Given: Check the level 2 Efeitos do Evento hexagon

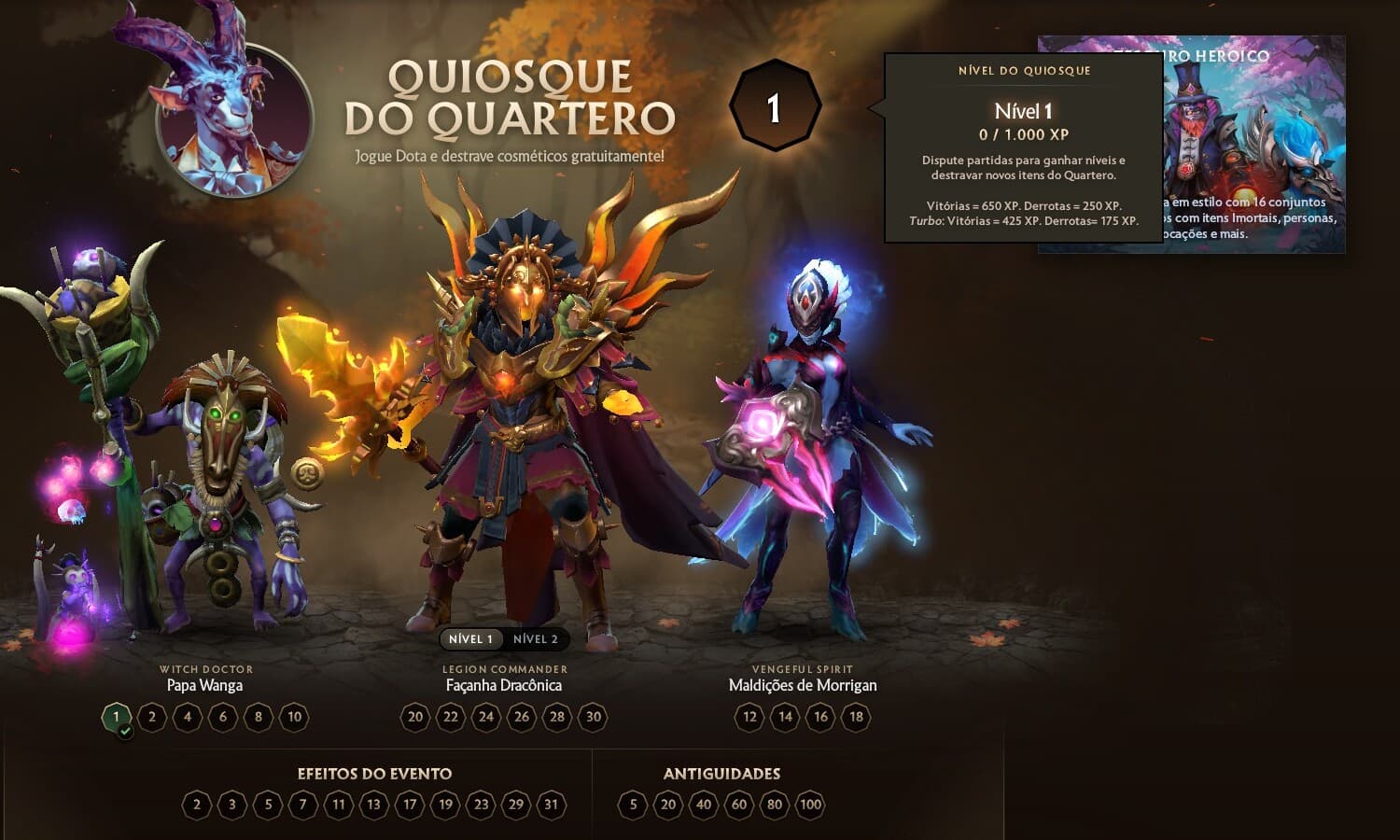Looking at the screenshot, I should 196,803.
